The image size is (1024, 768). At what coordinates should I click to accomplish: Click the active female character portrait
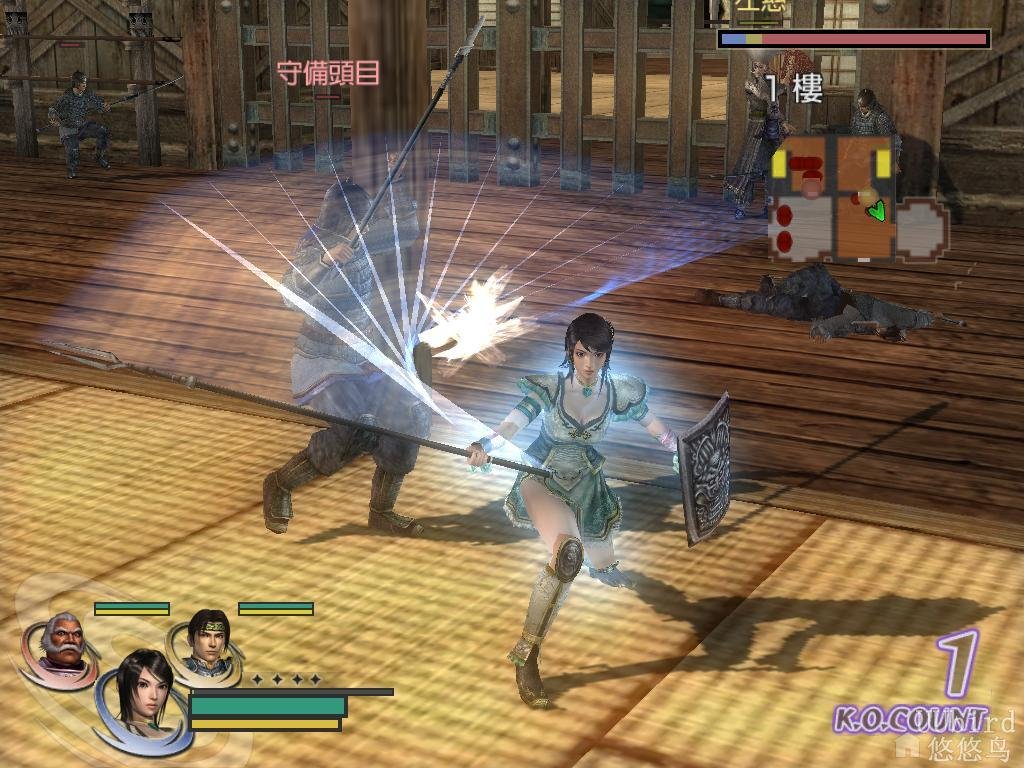click(140, 692)
